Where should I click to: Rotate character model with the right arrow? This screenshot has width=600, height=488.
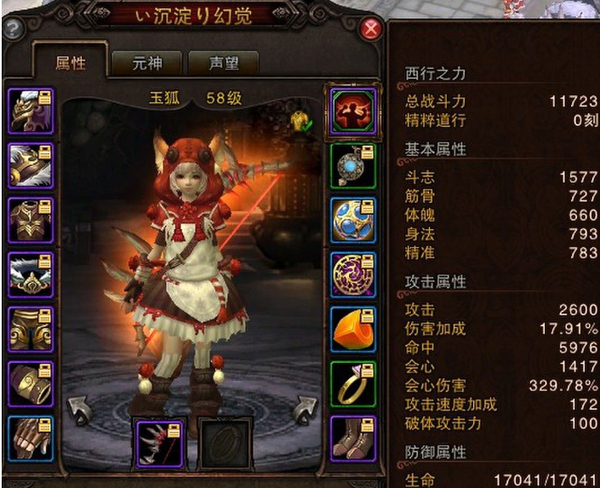[304, 411]
